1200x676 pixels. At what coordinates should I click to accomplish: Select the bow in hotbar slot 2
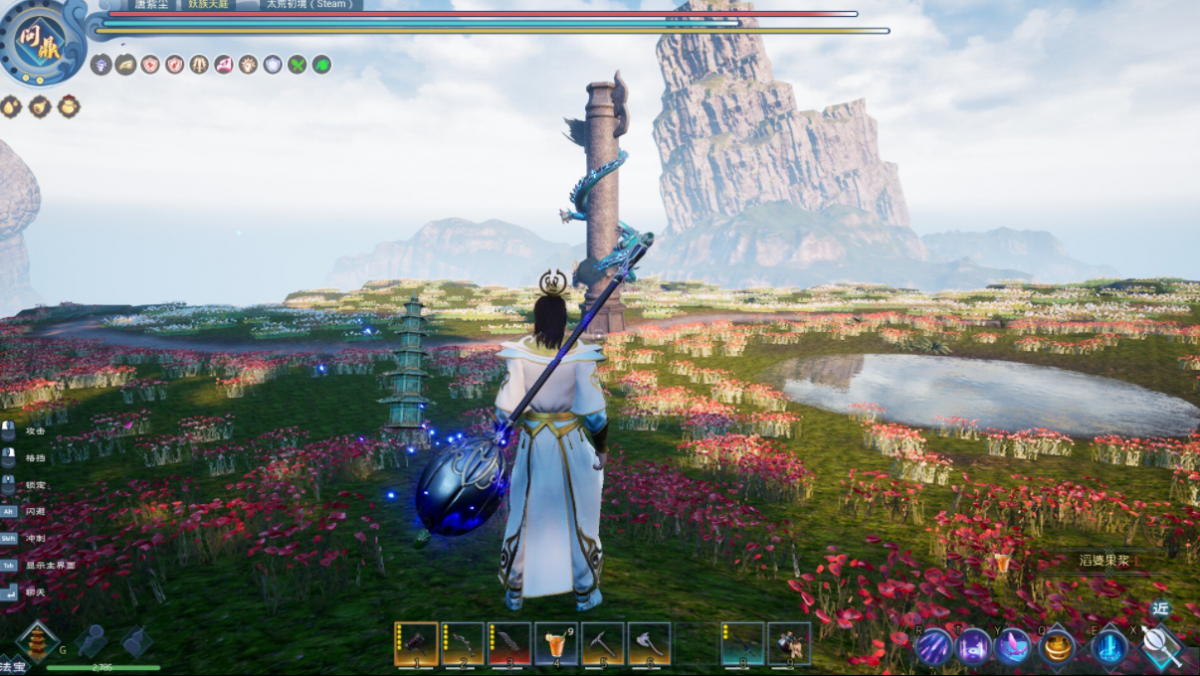463,644
